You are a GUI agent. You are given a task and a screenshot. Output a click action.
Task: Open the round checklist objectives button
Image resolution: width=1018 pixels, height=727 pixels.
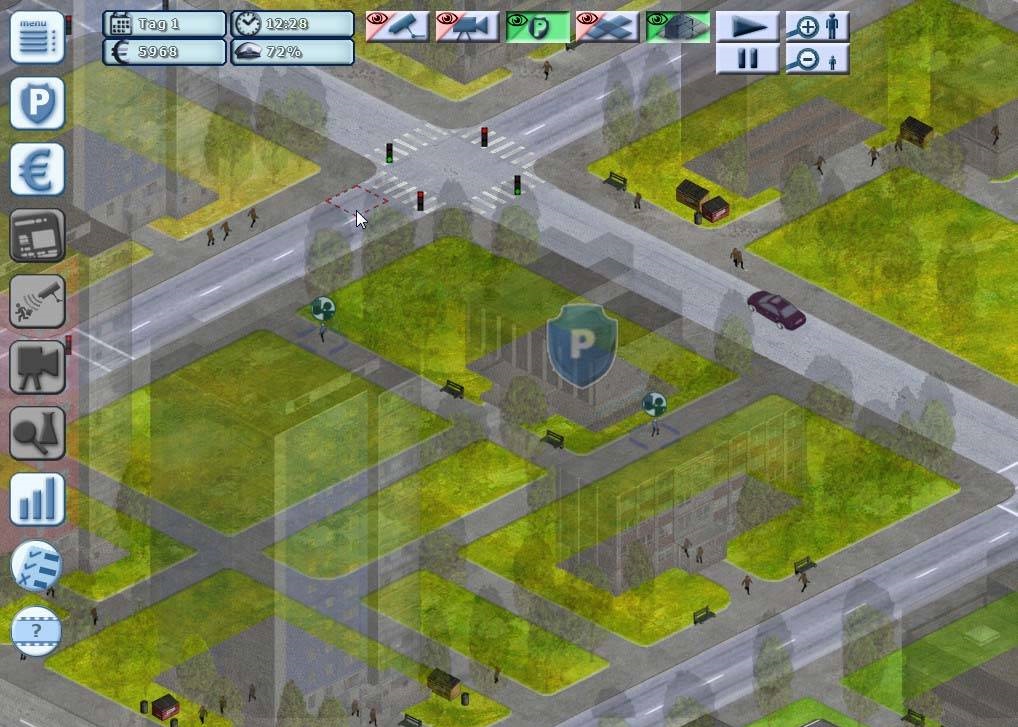[x=37, y=566]
